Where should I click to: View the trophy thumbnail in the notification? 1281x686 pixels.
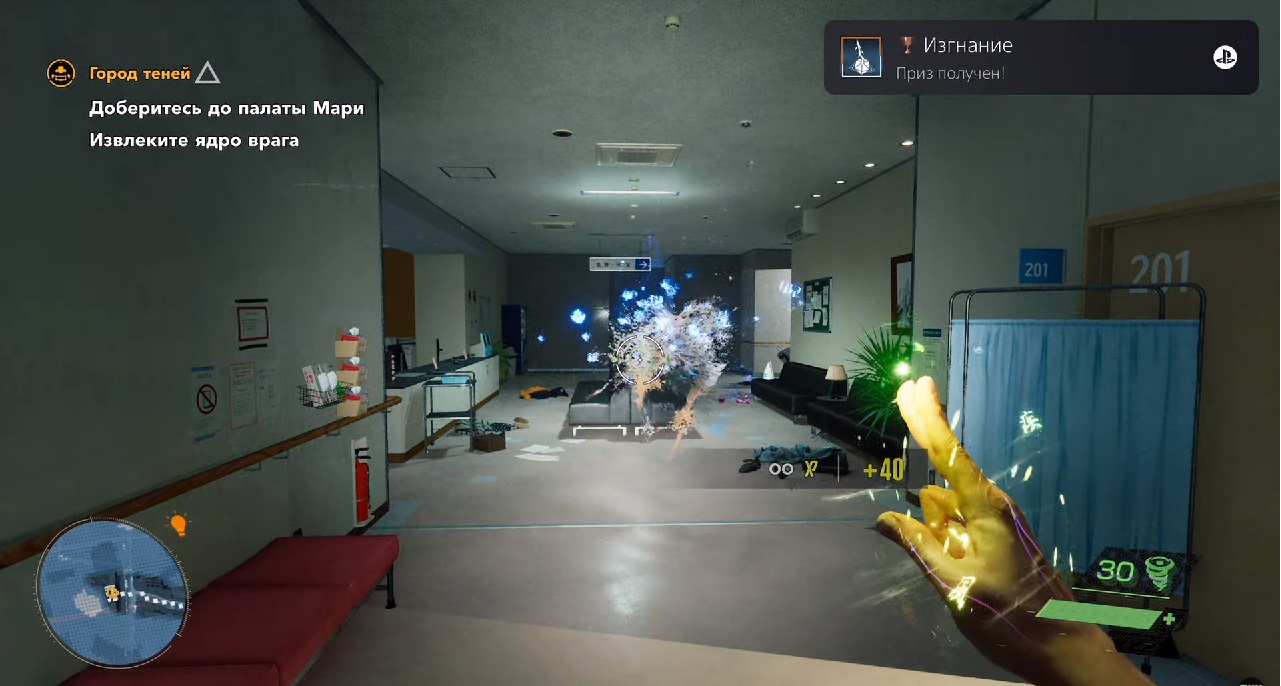861,58
